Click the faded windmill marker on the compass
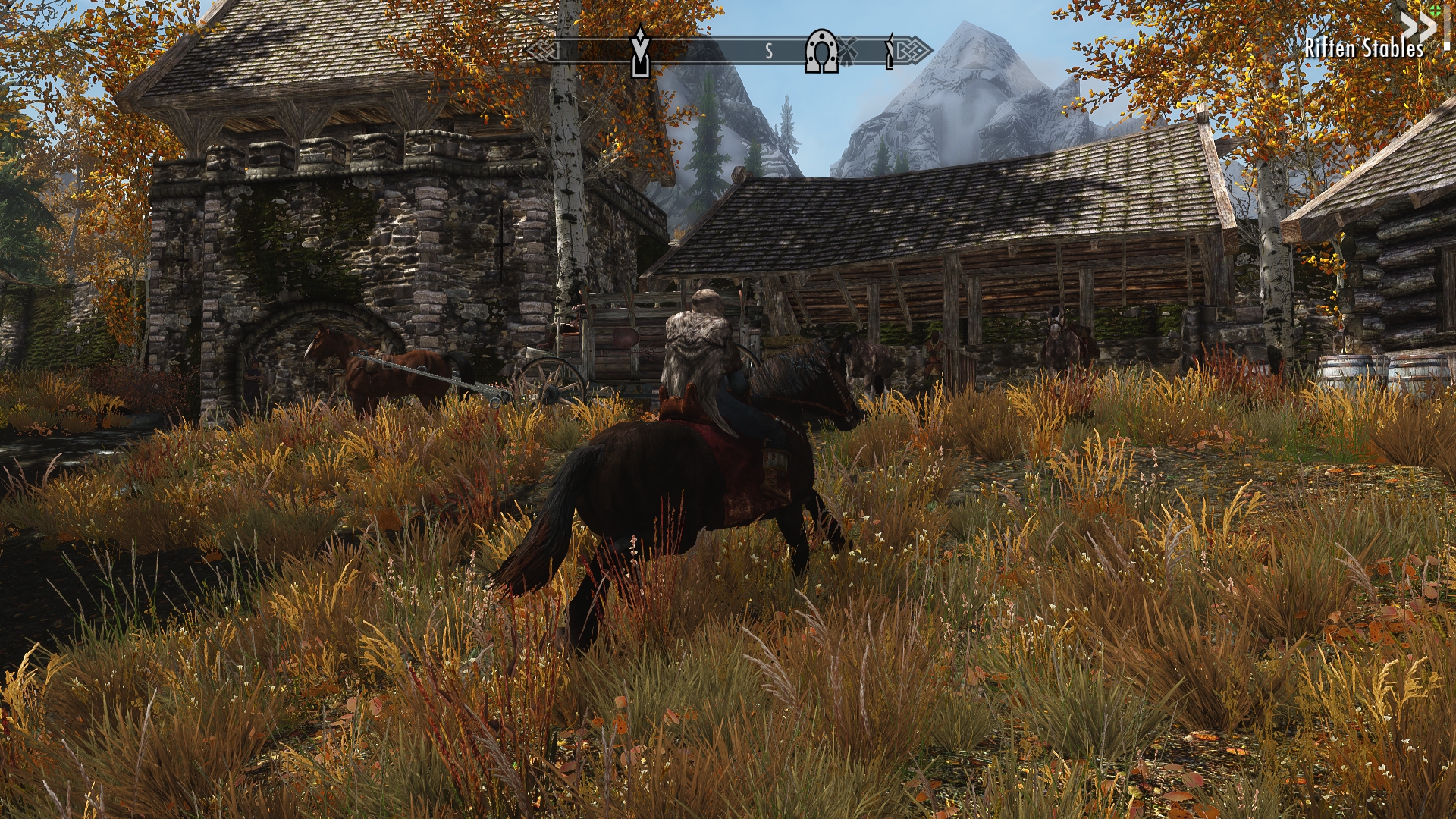1456x819 pixels. tap(848, 51)
